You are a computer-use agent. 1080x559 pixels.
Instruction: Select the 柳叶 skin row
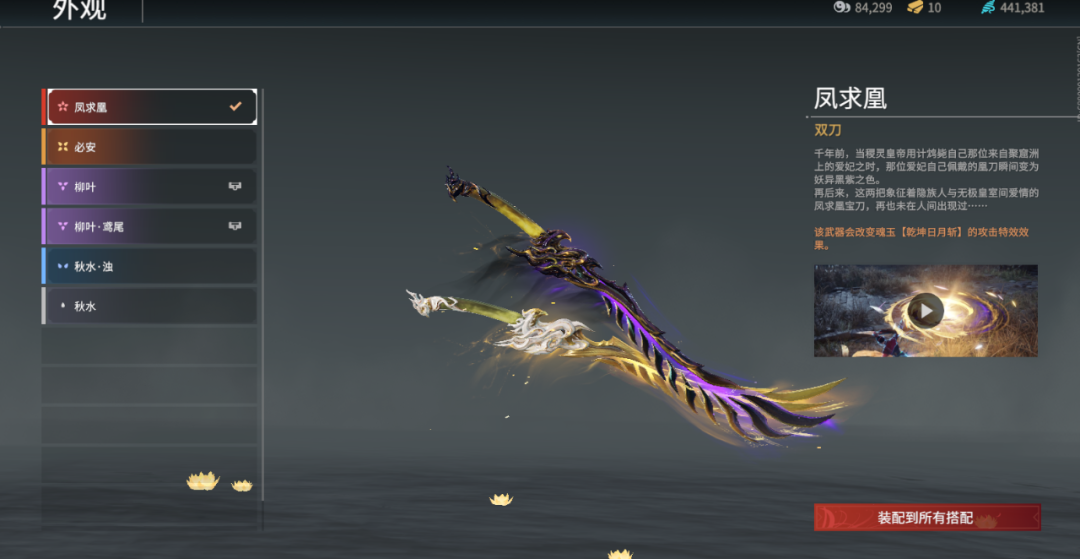[150, 187]
